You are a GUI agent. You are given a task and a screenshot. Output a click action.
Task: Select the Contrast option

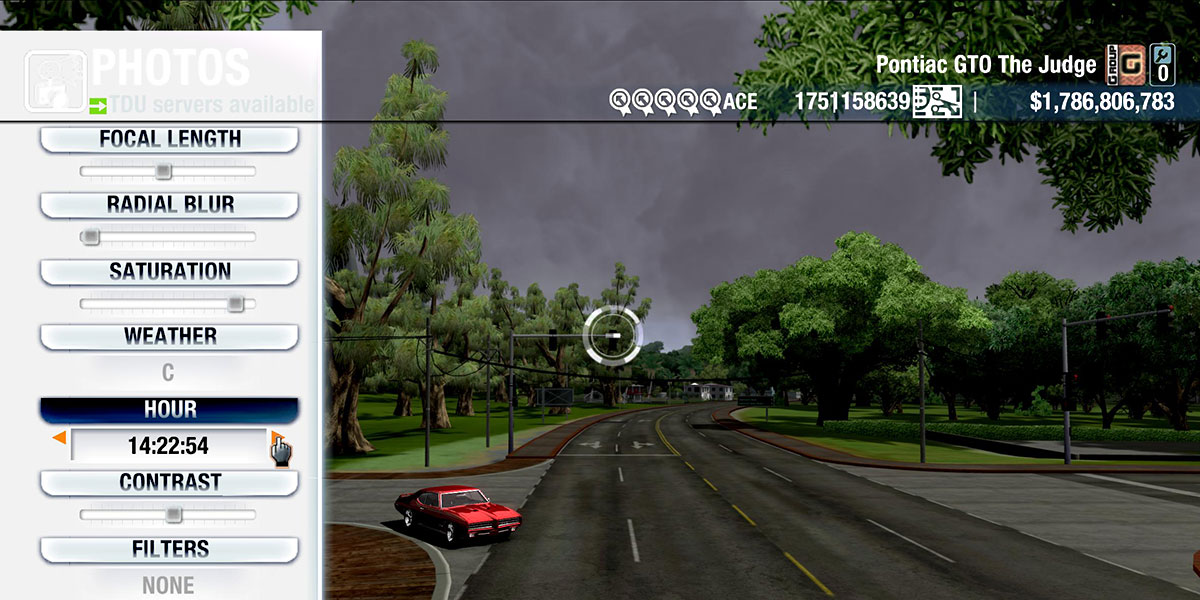pos(169,482)
